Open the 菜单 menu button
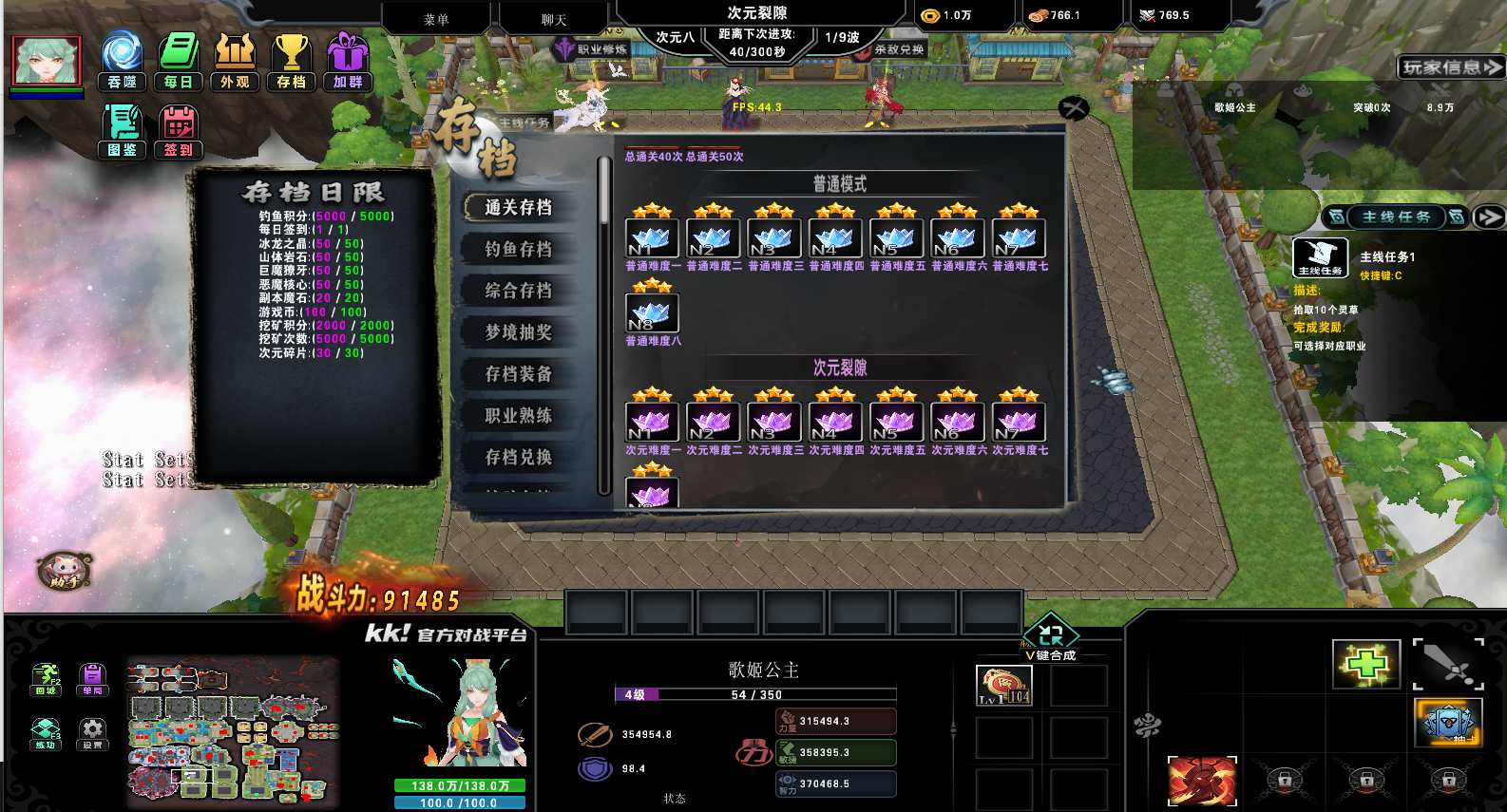The image size is (1507, 812). click(x=436, y=19)
